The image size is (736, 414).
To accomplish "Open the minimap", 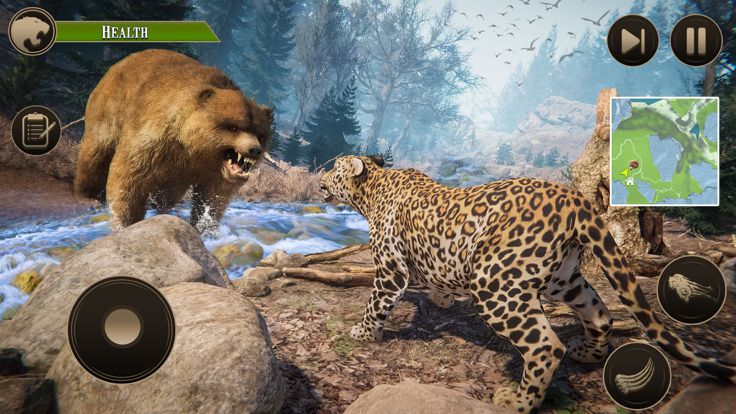I will click(x=664, y=151).
